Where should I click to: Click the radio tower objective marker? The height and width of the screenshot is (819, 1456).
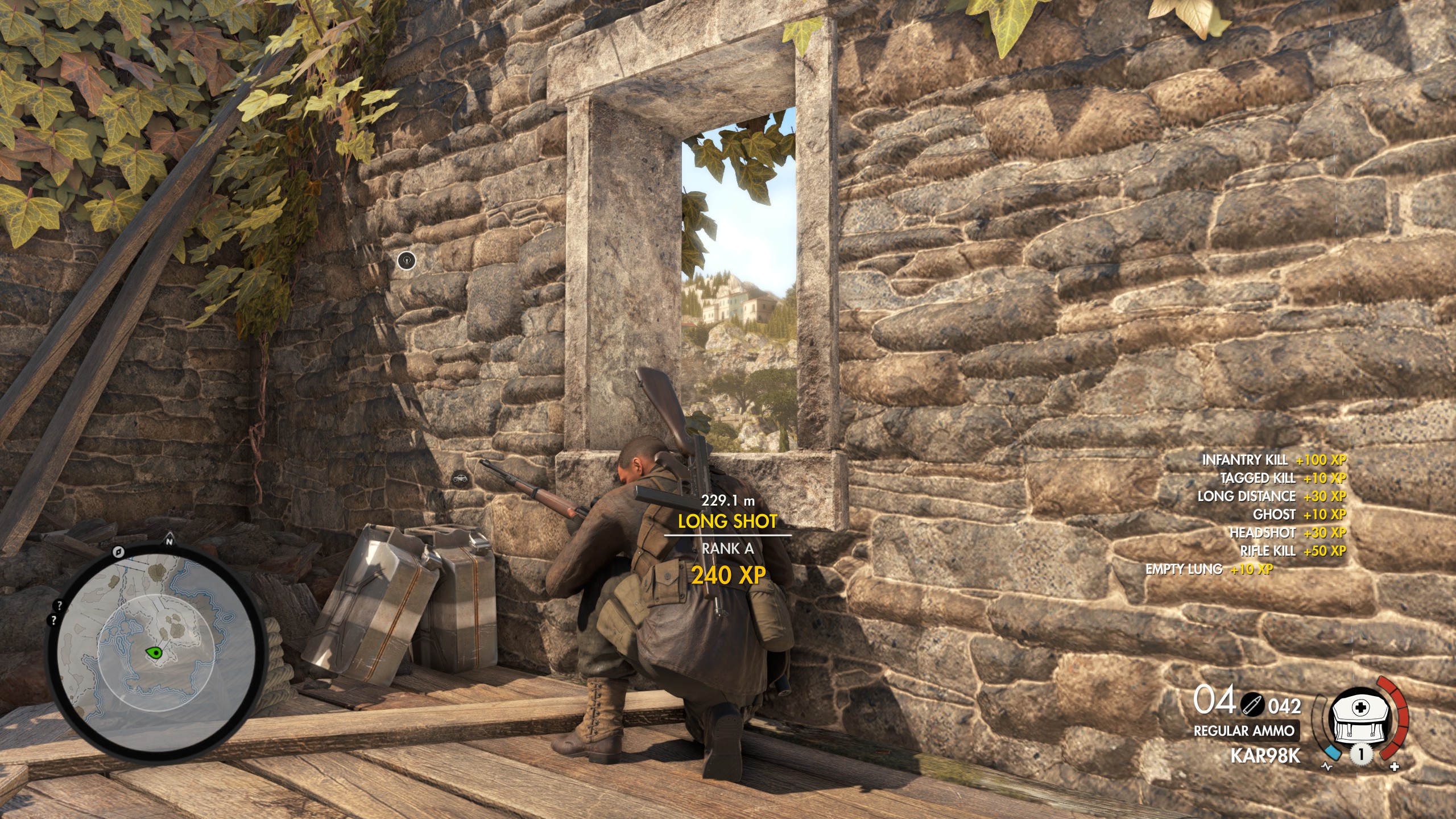[x=406, y=260]
